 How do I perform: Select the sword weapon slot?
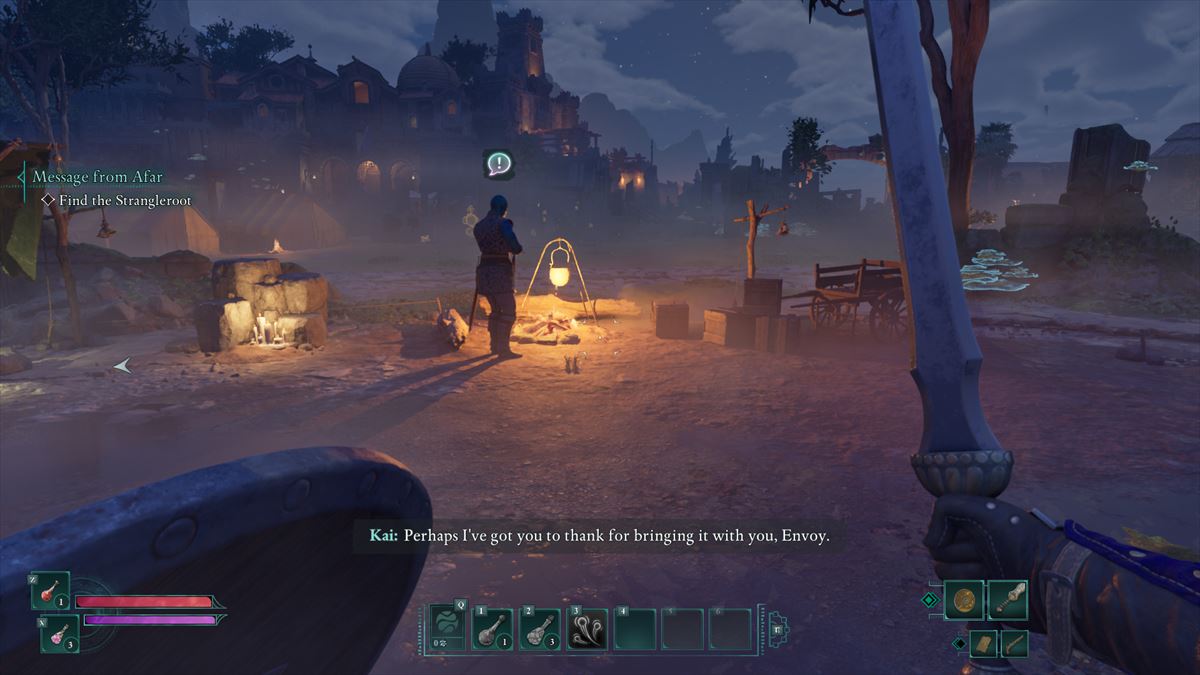[x=1008, y=600]
